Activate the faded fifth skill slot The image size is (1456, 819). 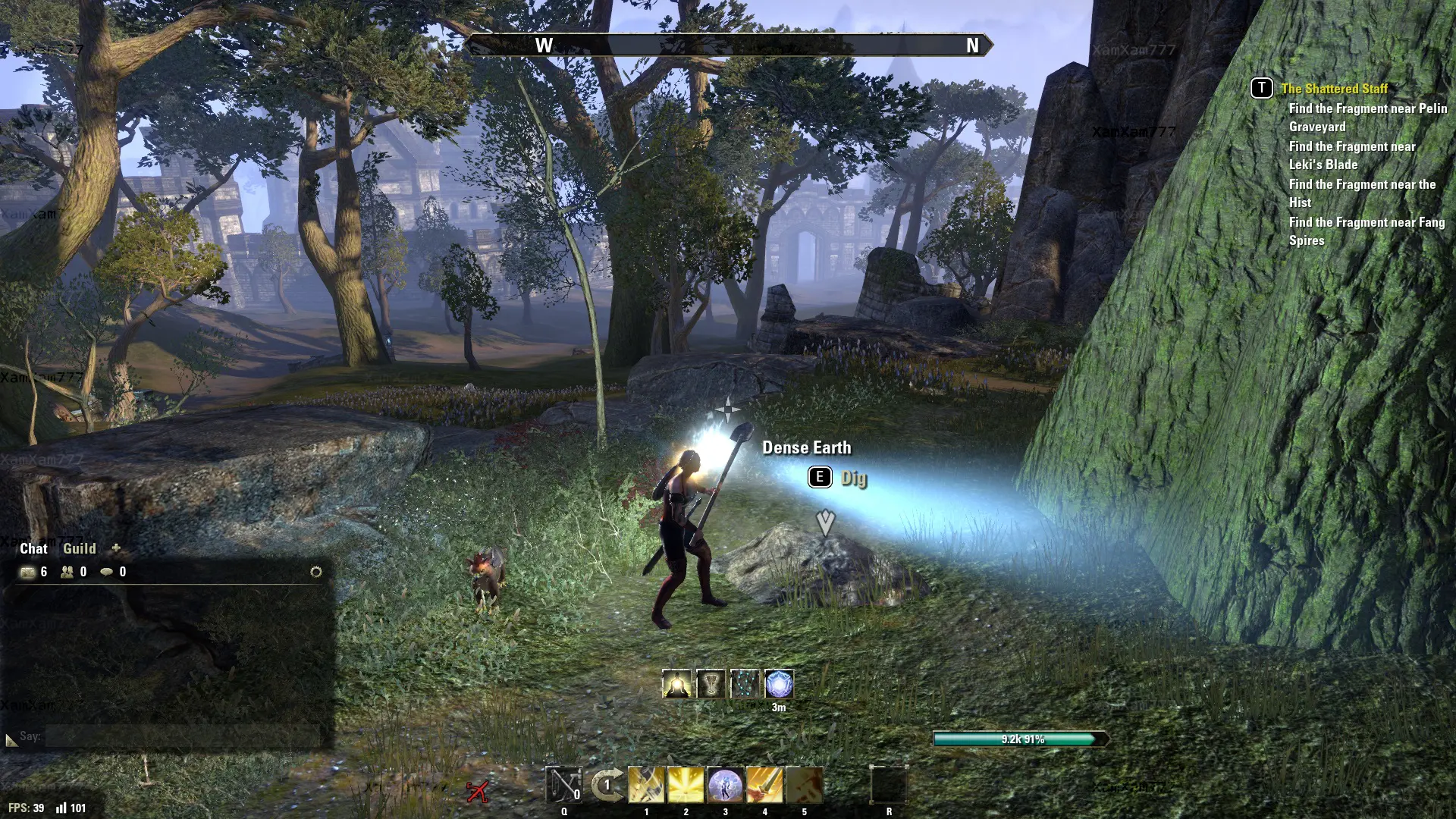(x=804, y=785)
